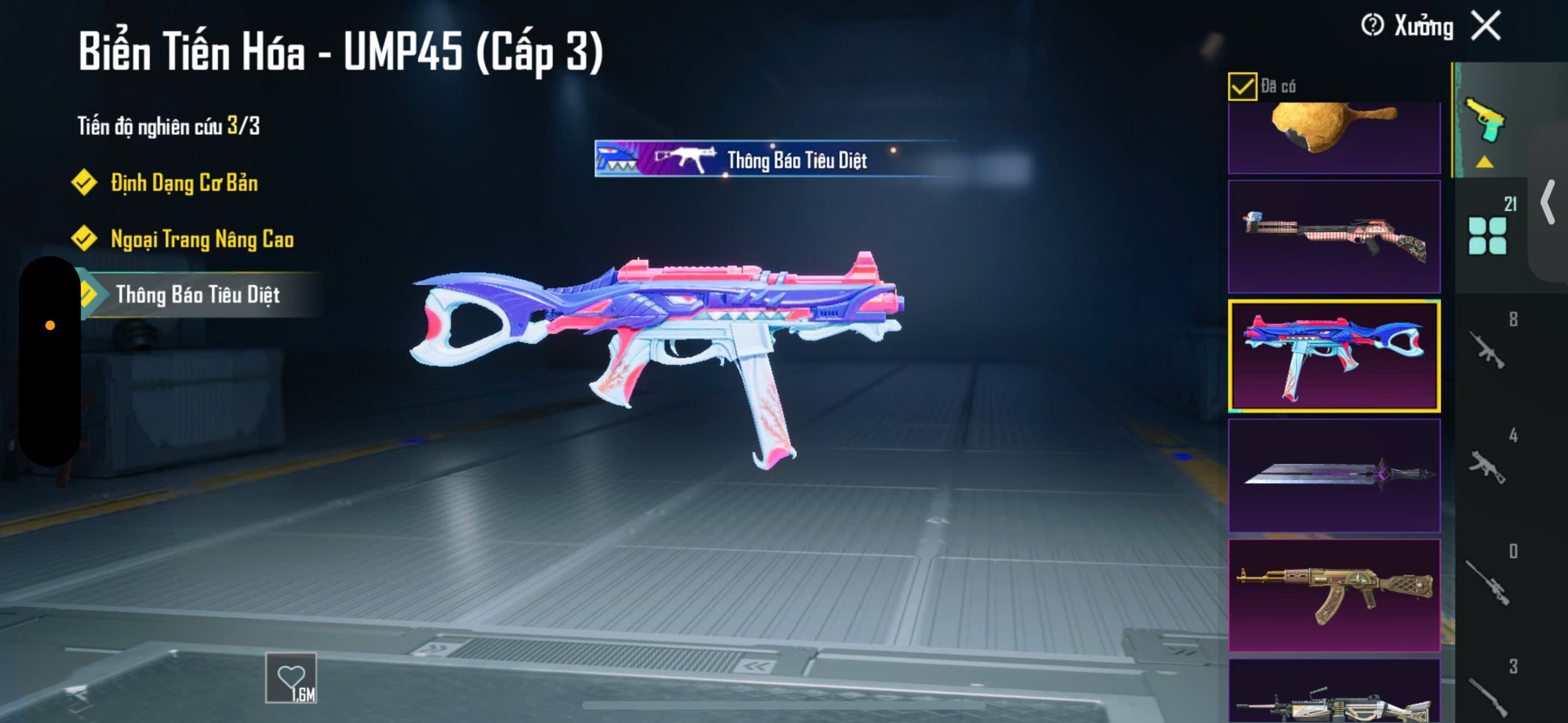
Task: Select the Thông Báo Tiêu Diệt stage
Action: click(197, 295)
